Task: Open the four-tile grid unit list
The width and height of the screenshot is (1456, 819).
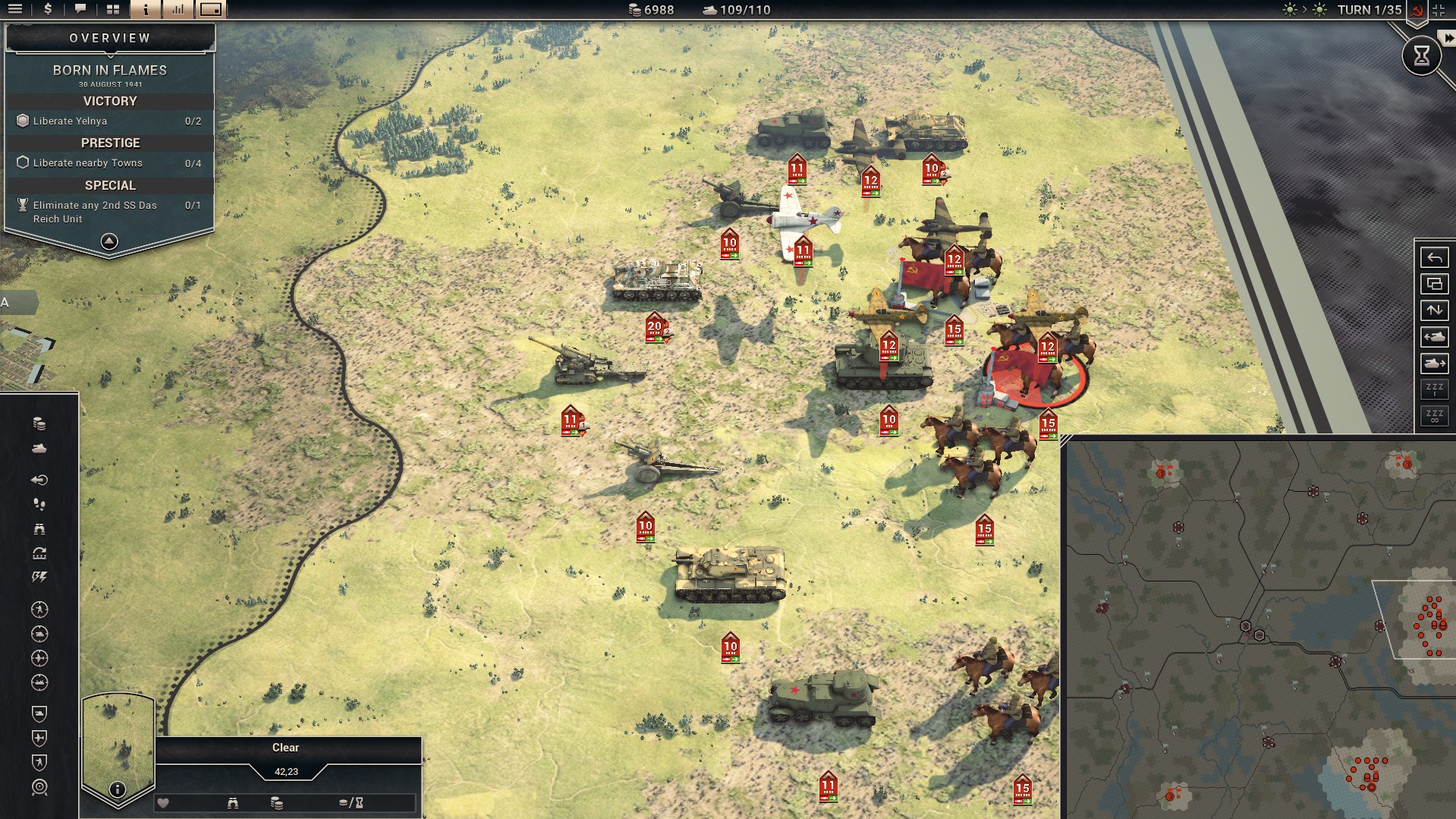Action: 113,9
